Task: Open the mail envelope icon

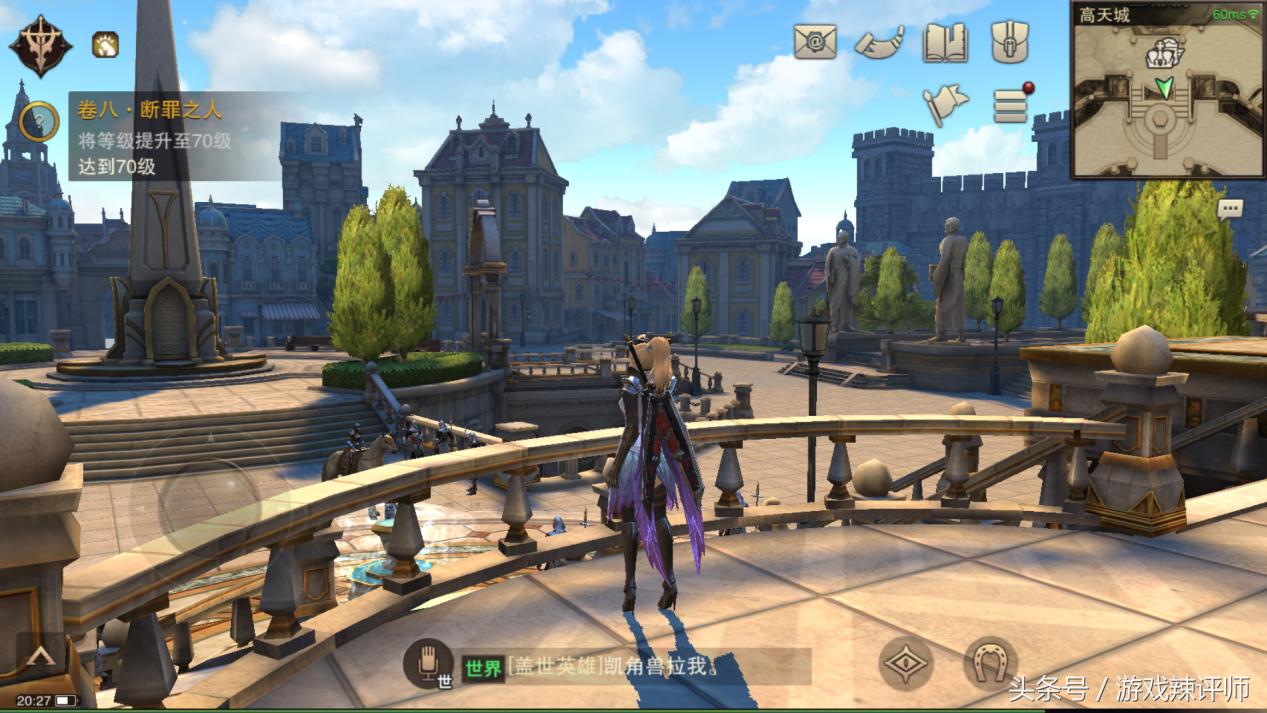Action: [815, 42]
